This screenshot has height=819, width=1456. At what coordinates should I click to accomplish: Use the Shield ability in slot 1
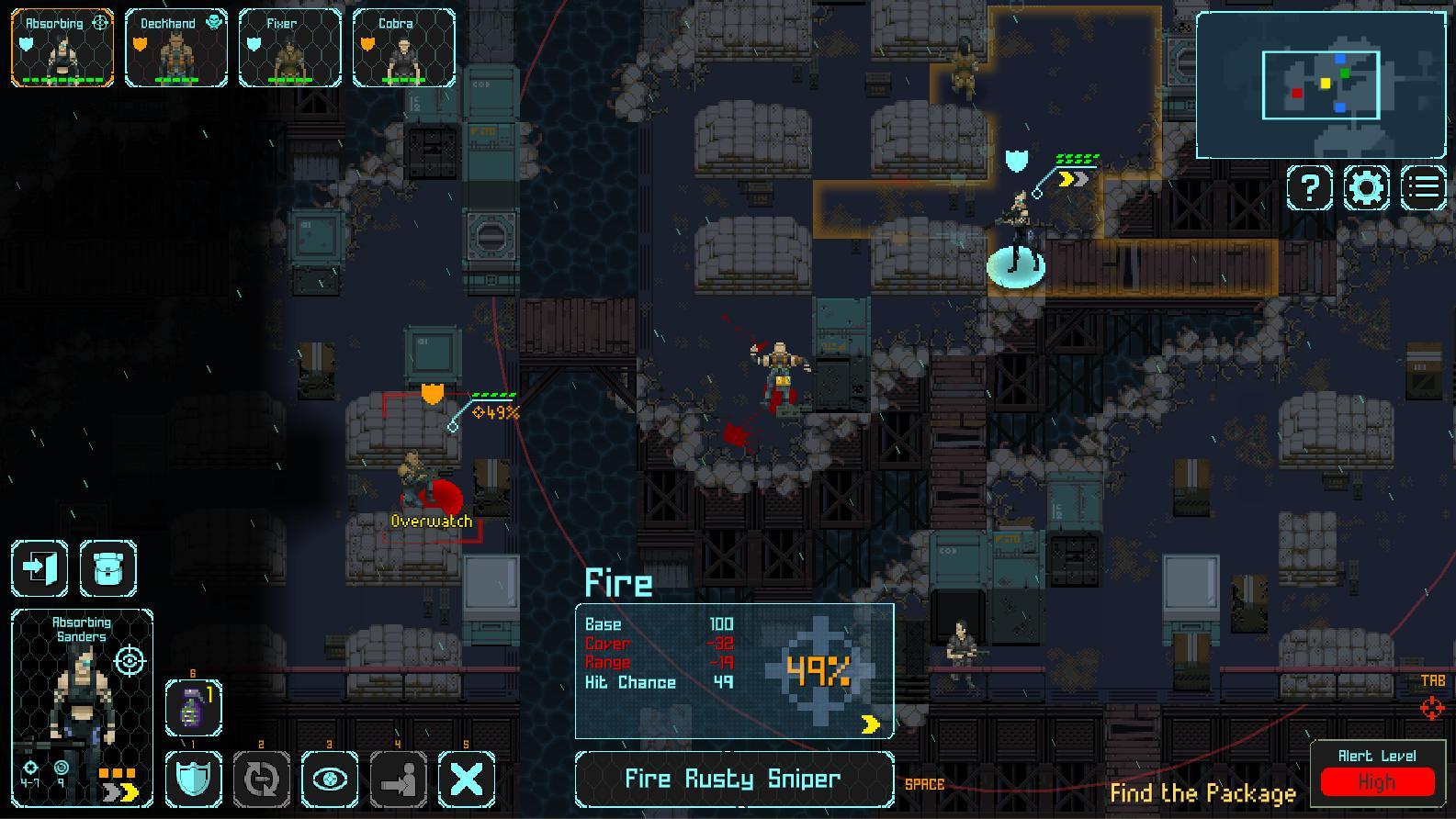pos(193,780)
